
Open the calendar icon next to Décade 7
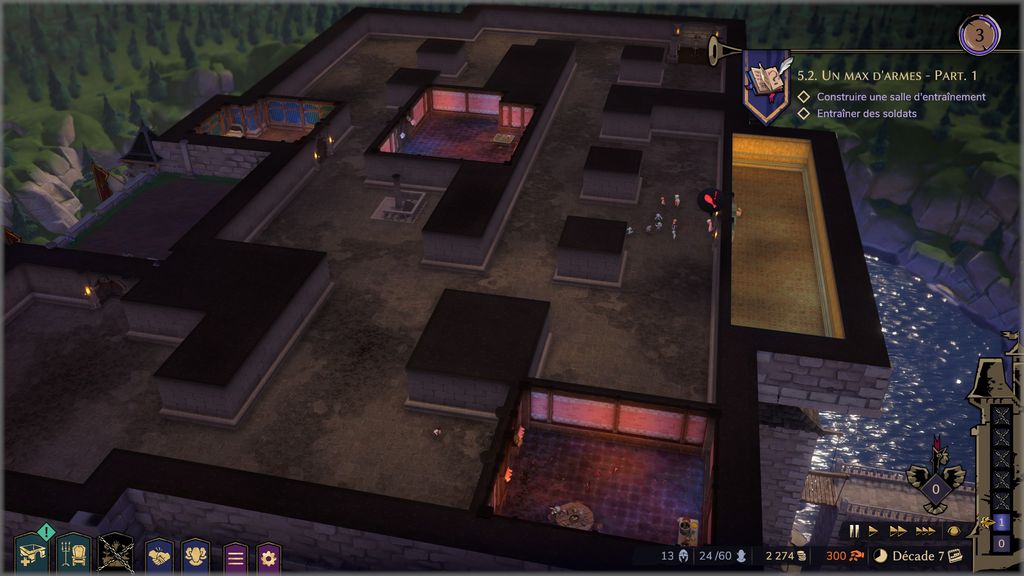coord(955,556)
